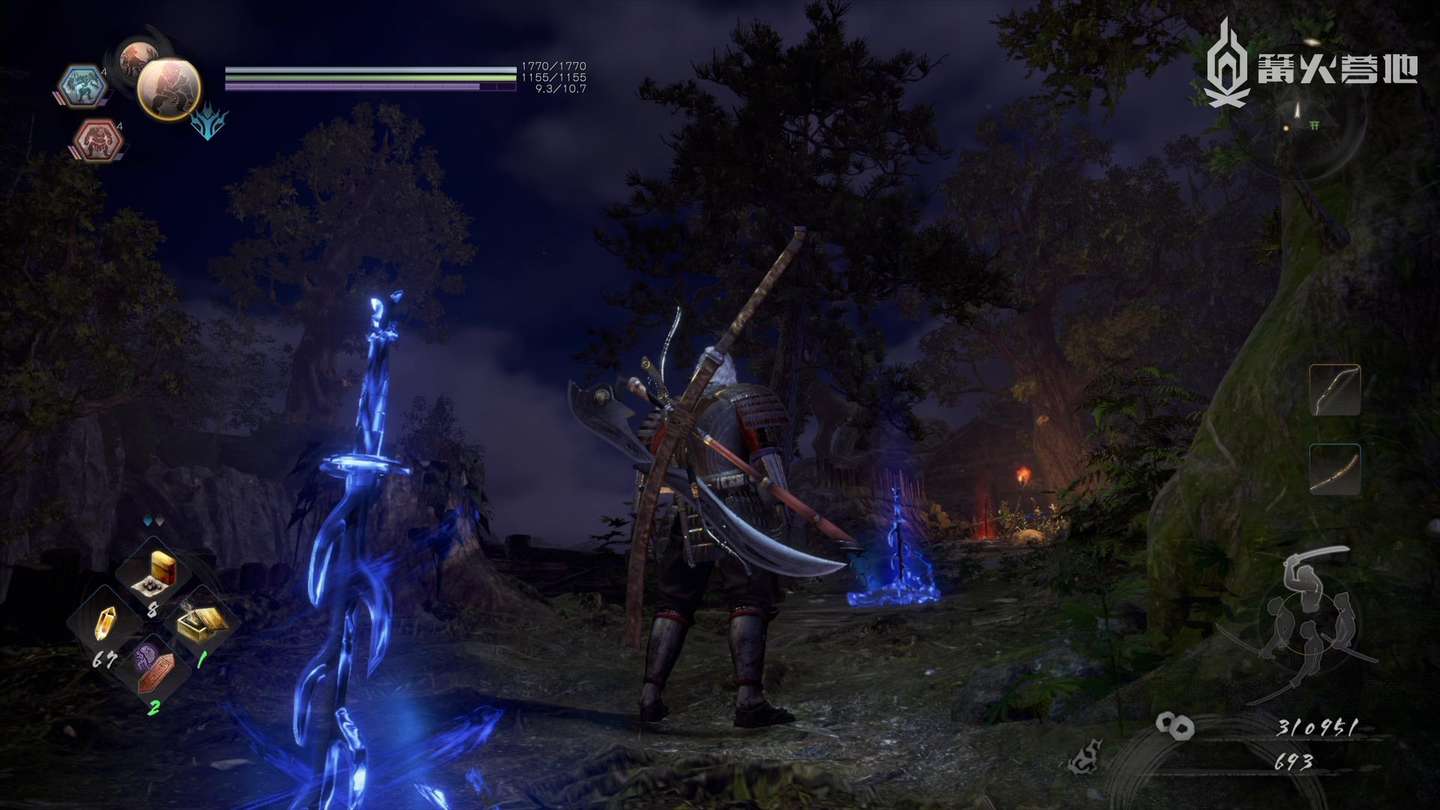1440x810 pixels.
Task: Select the small secondary guardian spirit orb
Action: pos(133,58)
